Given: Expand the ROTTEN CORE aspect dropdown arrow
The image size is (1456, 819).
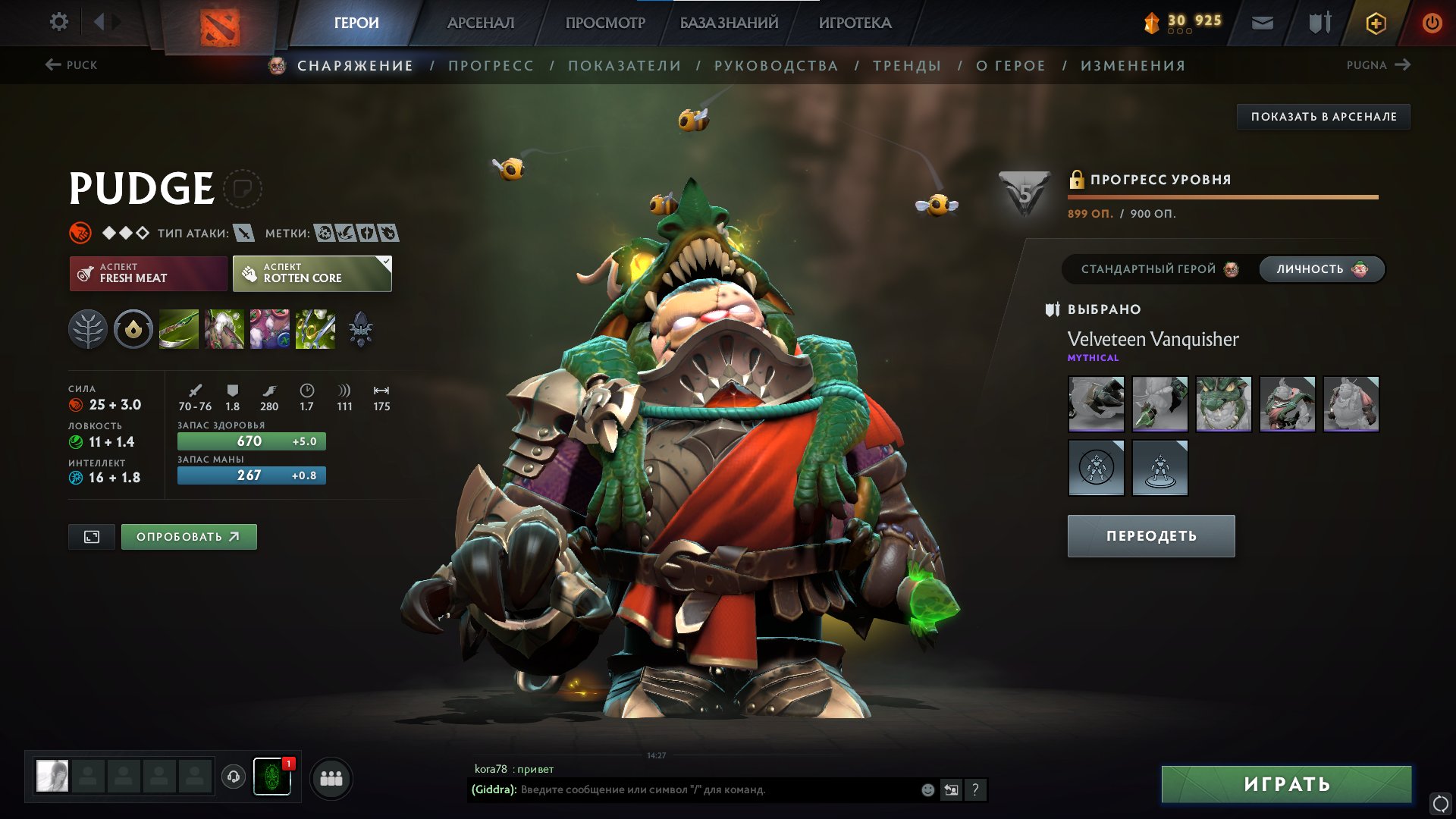Looking at the screenshot, I should pos(385,262).
